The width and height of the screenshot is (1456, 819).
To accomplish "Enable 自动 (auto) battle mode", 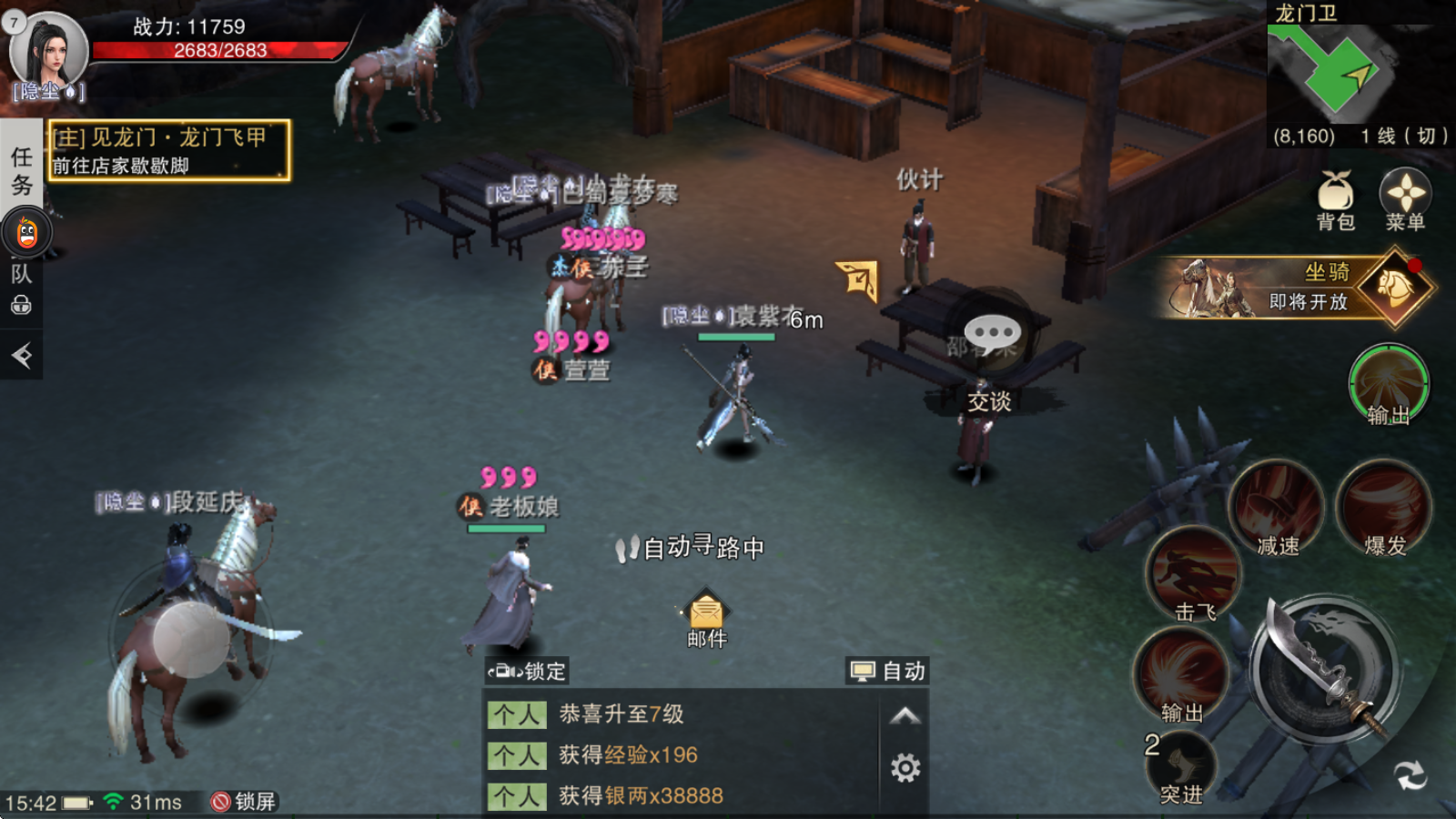I will [x=887, y=672].
